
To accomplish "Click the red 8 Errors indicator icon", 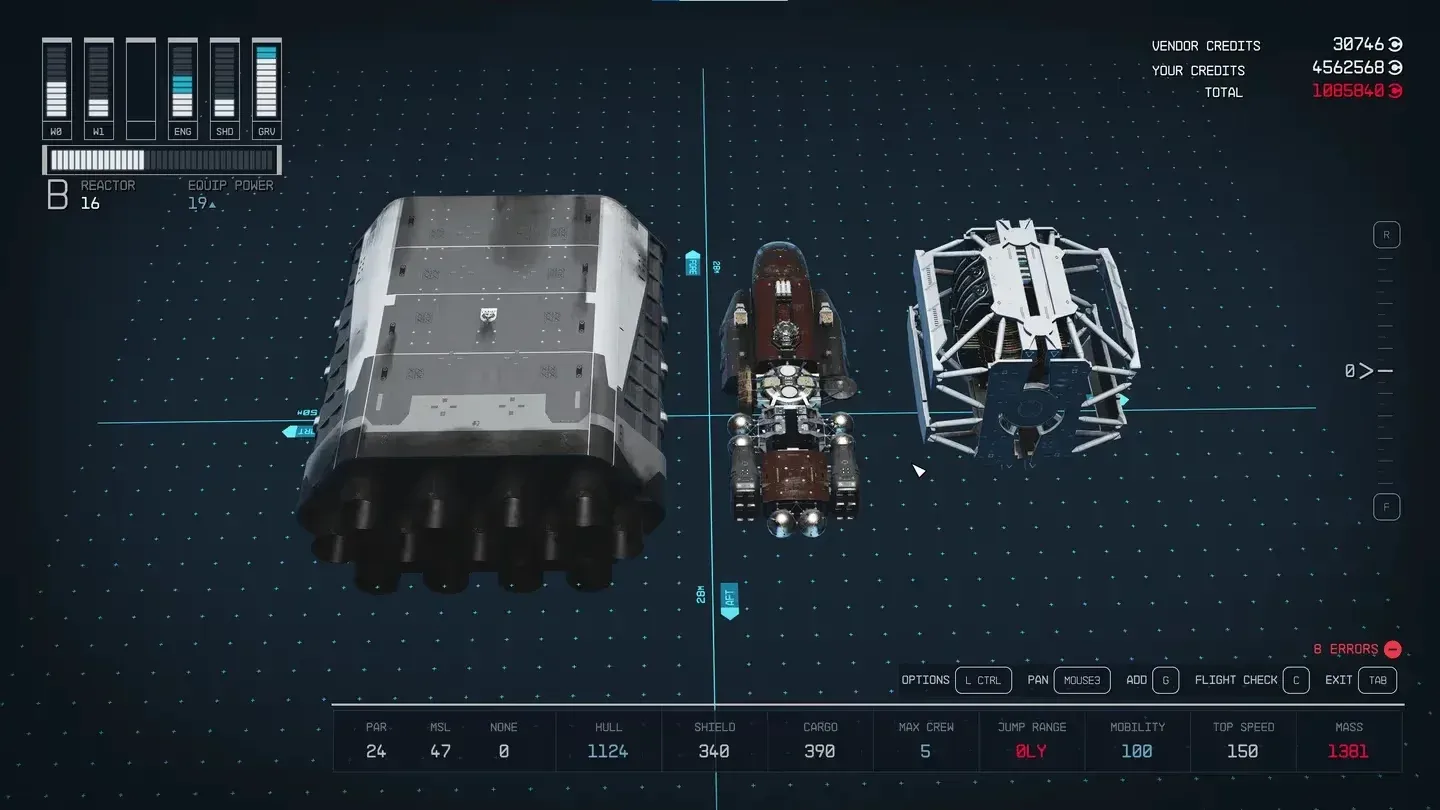I will point(1393,649).
